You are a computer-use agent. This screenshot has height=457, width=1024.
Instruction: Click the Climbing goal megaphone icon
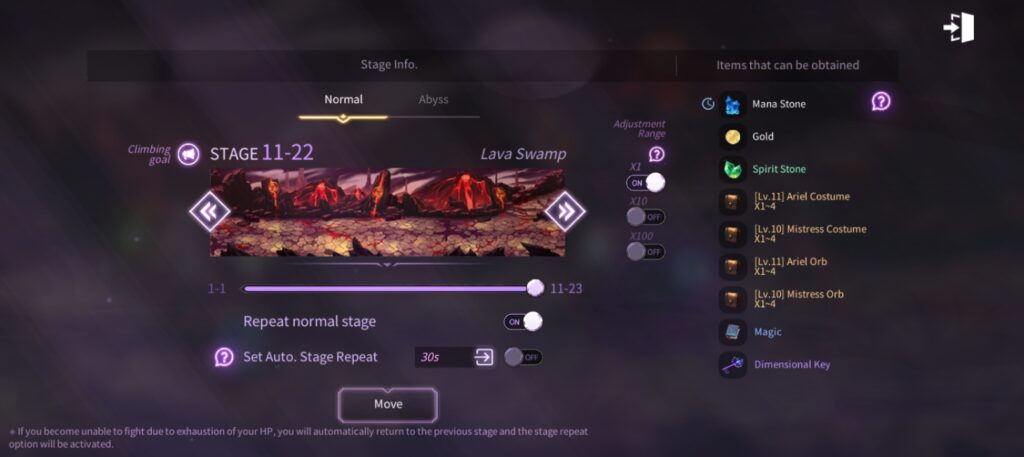188,154
